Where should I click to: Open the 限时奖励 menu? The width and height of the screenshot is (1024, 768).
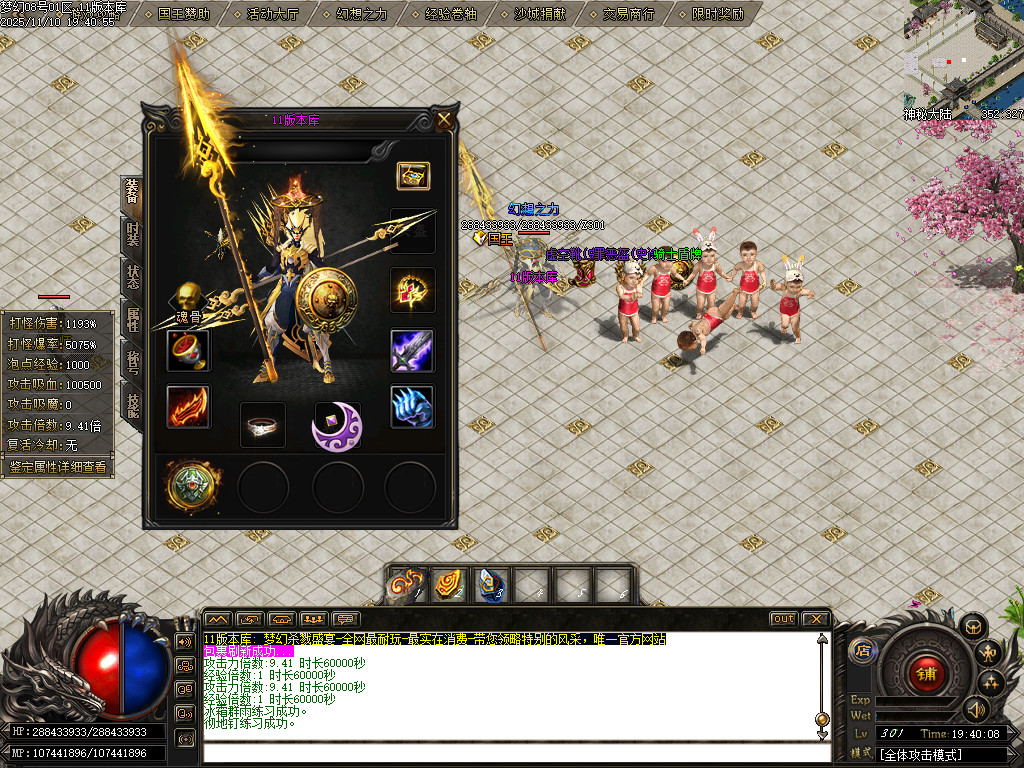pos(717,14)
